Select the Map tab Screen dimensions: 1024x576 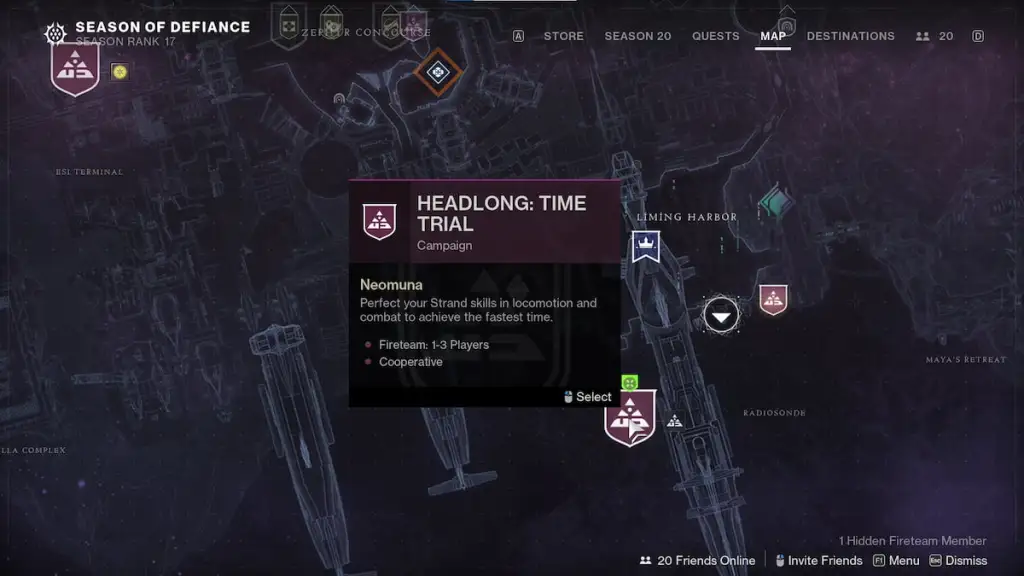point(773,36)
